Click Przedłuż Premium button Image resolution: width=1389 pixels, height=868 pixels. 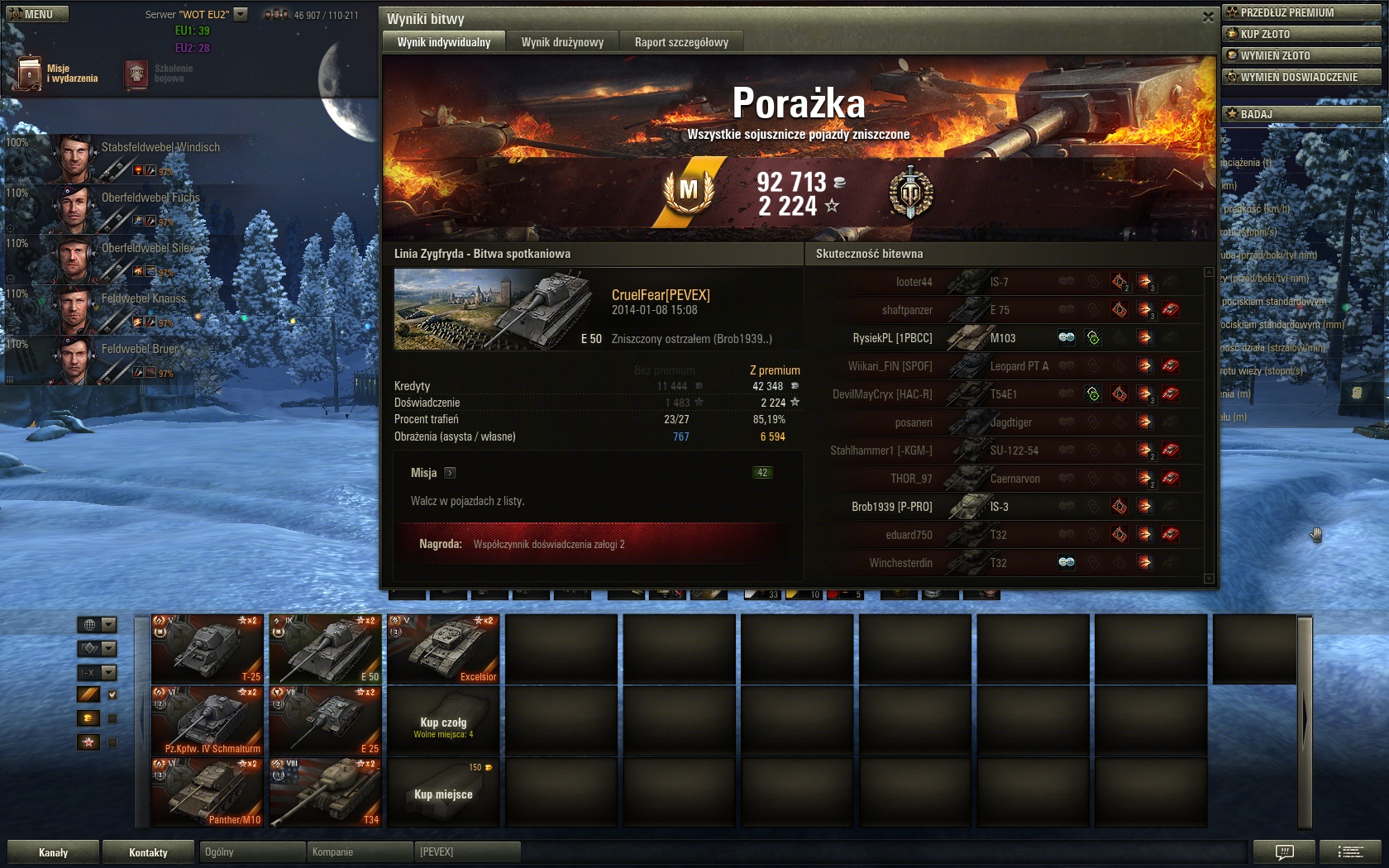click(1301, 12)
